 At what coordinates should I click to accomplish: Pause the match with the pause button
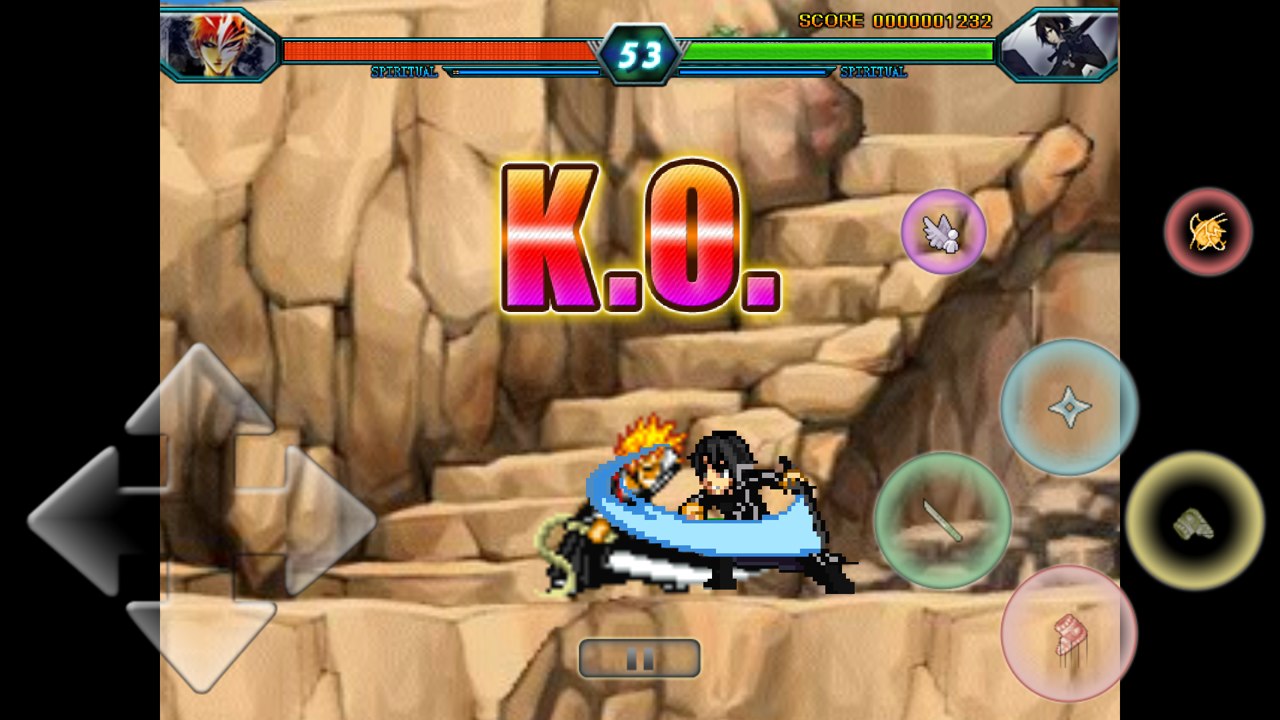click(x=640, y=658)
